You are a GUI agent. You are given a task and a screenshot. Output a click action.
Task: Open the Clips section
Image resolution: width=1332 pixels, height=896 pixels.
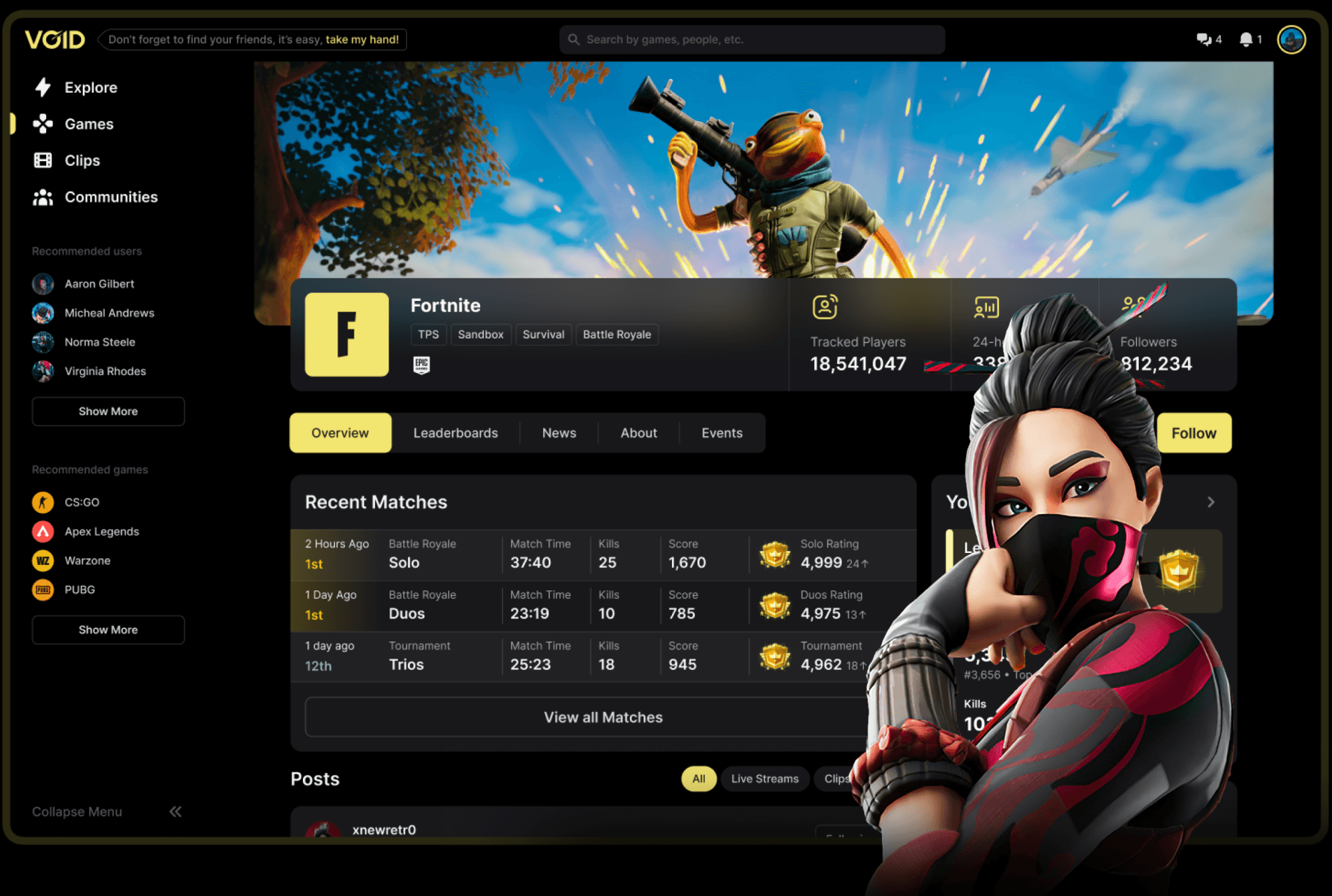coord(82,160)
